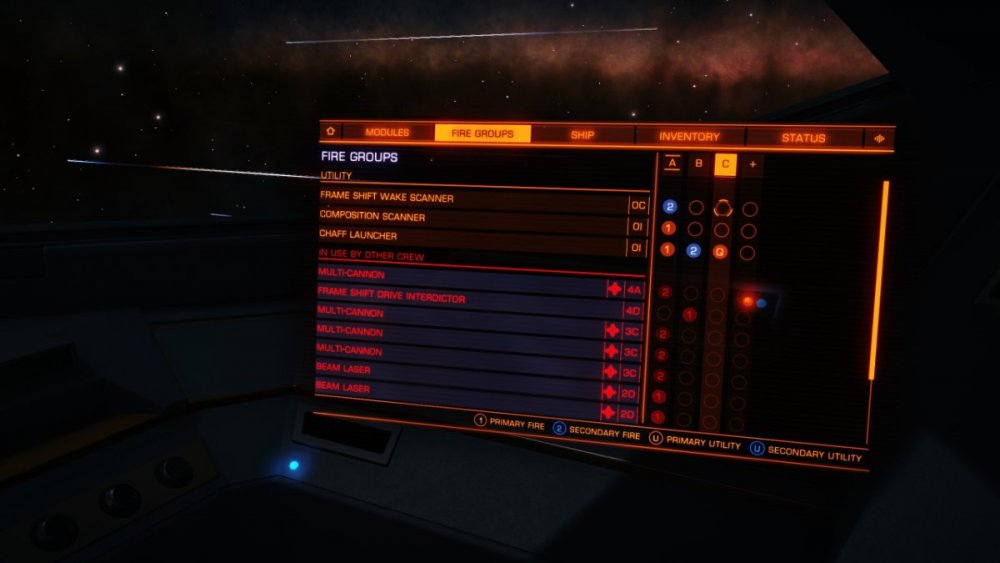Toggle Frame Shift Wake Scanner group A binding
Viewport: 1000px width, 563px height.
pos(670,207)
